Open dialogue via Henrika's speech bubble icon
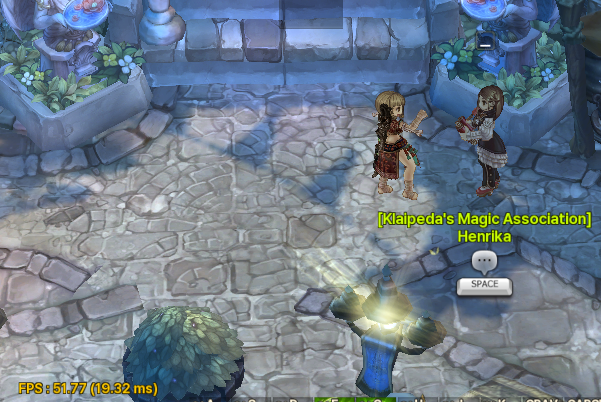 coord(484,262)
